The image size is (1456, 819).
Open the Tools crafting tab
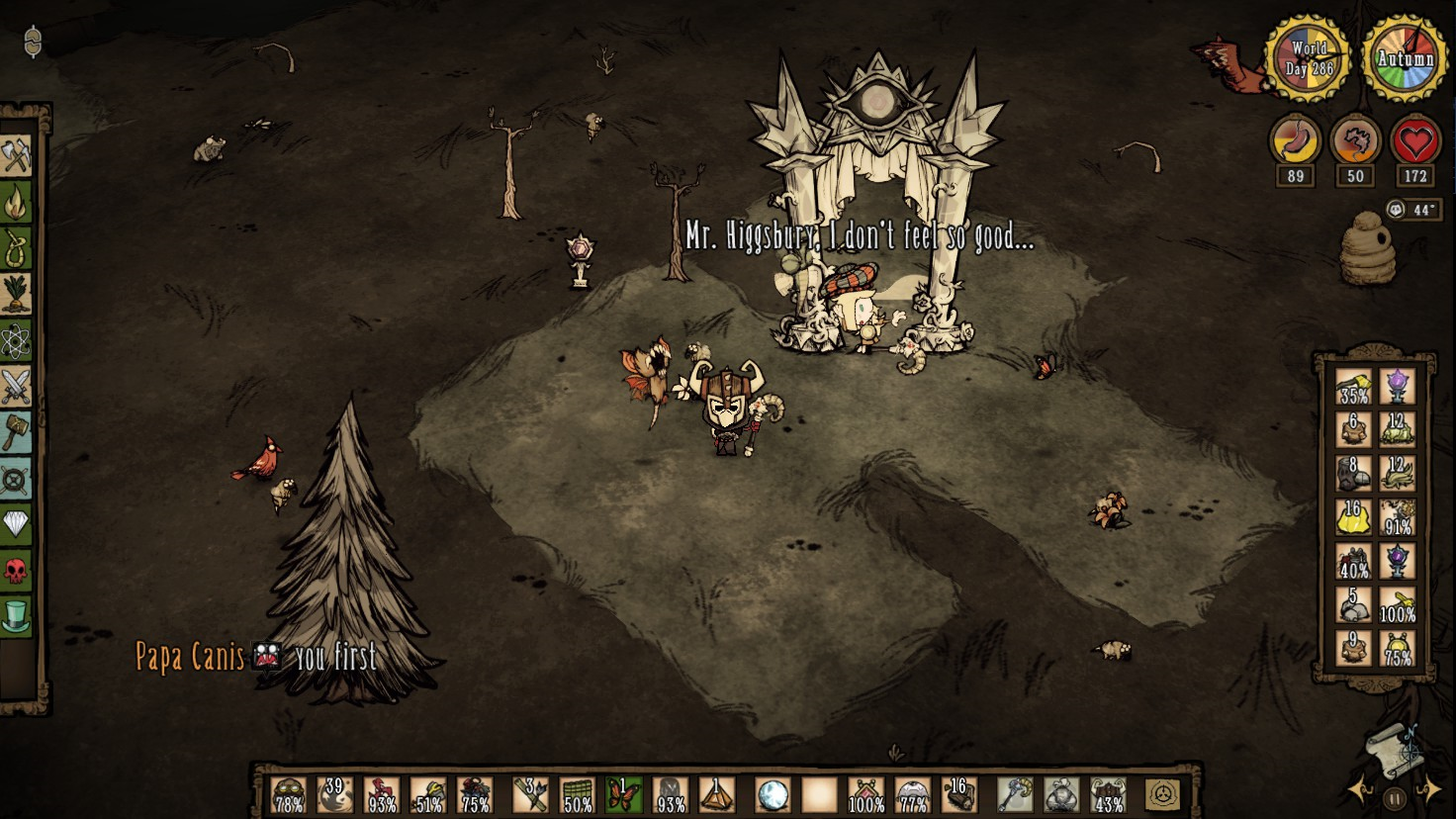(17, 155)
